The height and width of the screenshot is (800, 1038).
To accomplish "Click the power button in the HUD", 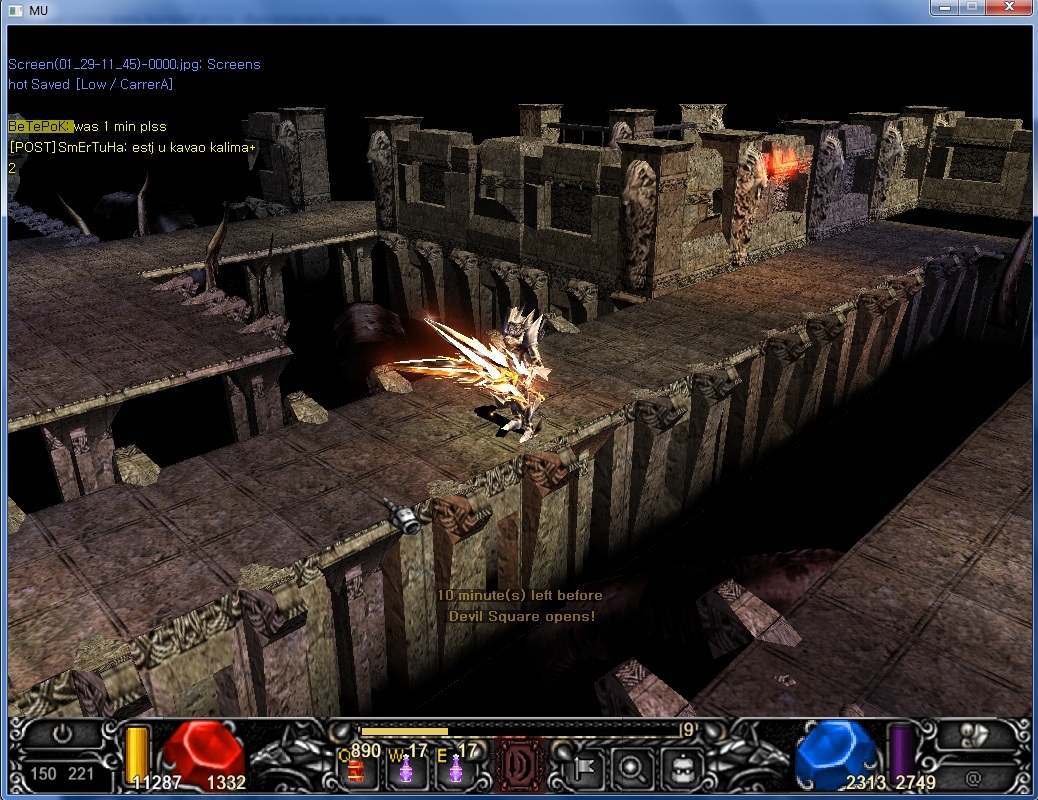I will click(62, 735).
